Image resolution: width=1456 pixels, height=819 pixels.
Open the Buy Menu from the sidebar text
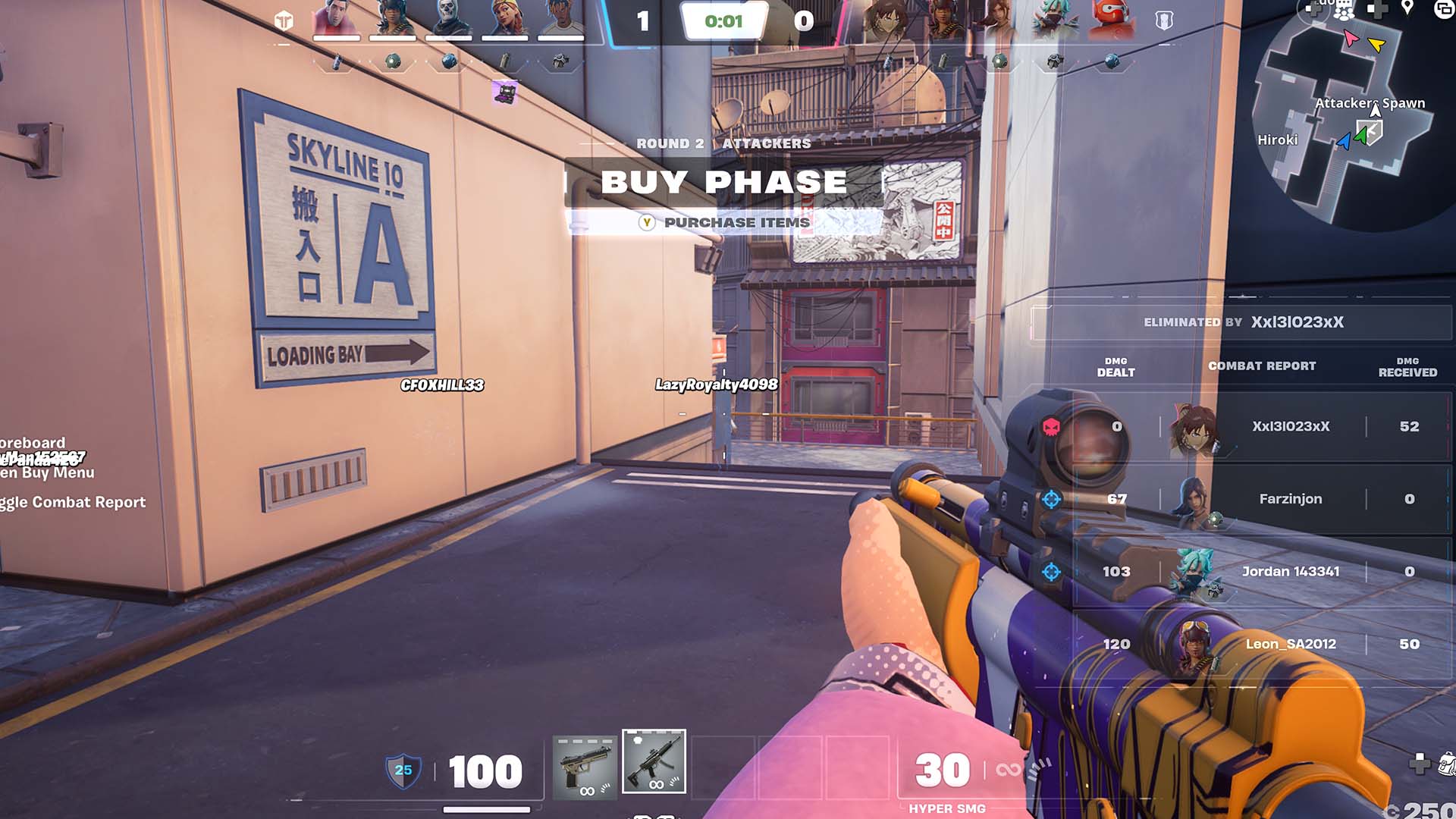tap(45, 472)
